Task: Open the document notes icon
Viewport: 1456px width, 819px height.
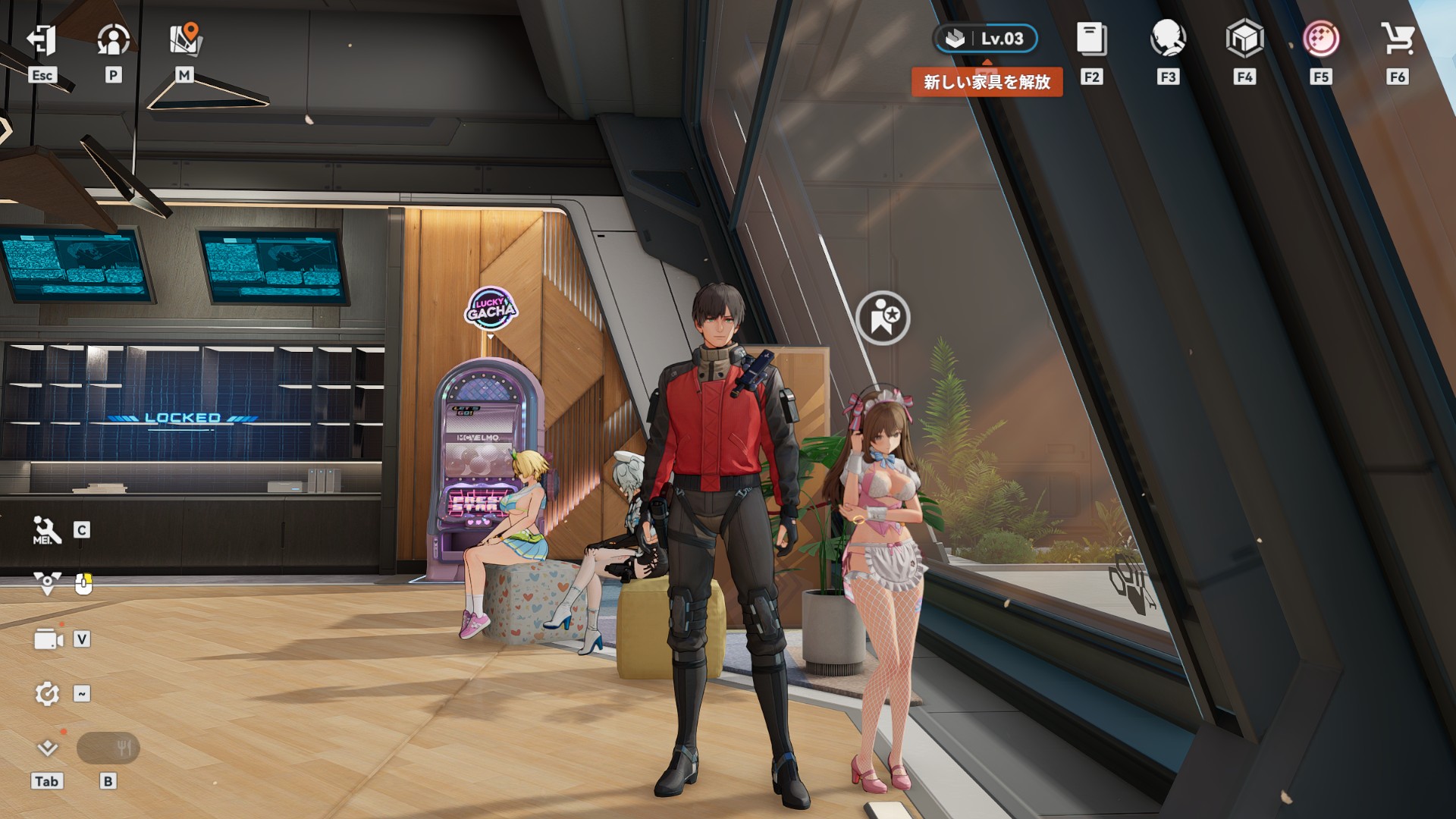Action: pos(1091,39)
